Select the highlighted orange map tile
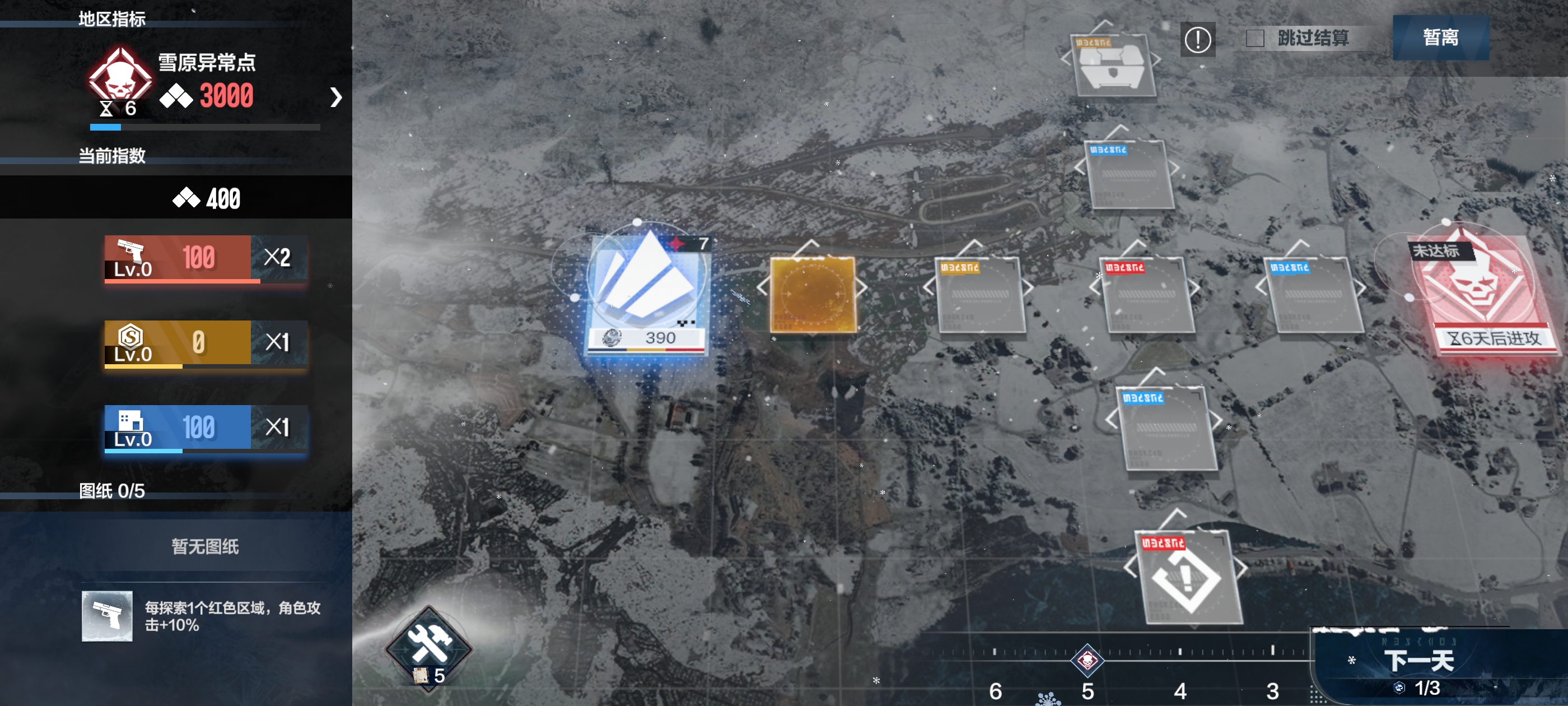Viewport: 1568px width, 706px height. [x=813, y=294]
